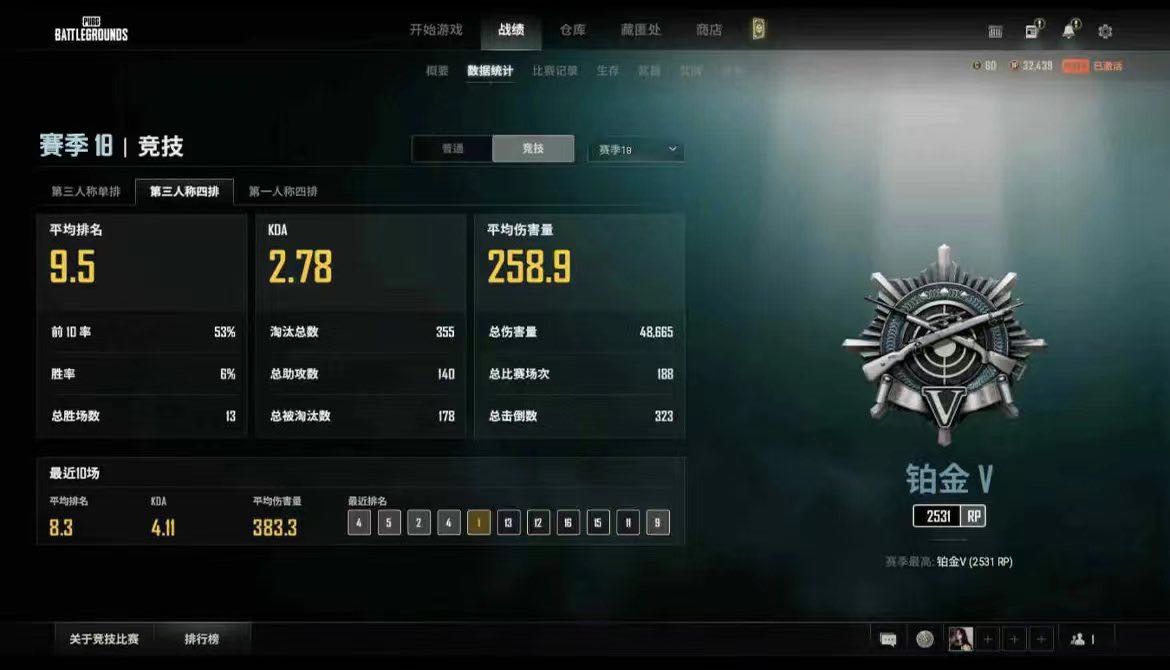Open the yellow pass card icon
This screenshot has width=1170, height=670.
pos(759,30)
